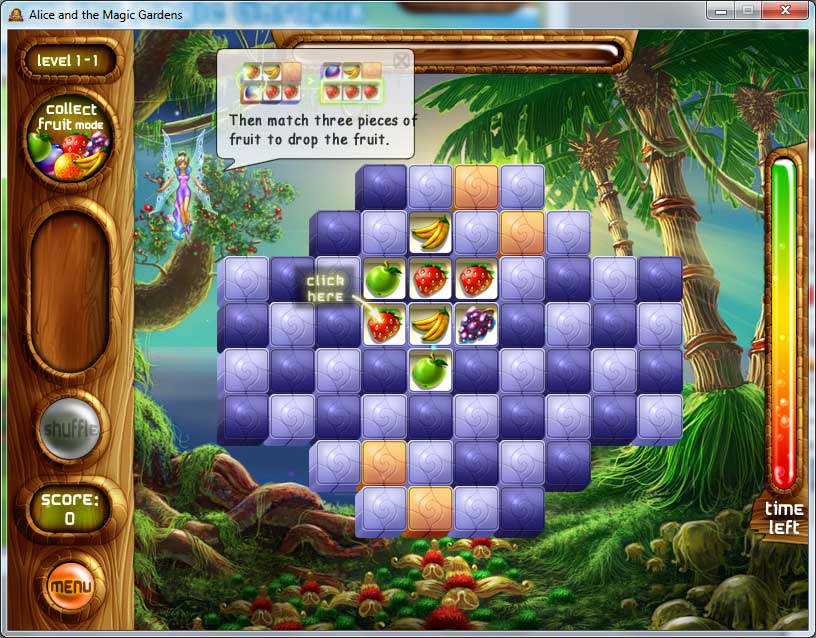Choose the banana tile beside the grapes

click(x=430, y=324)
